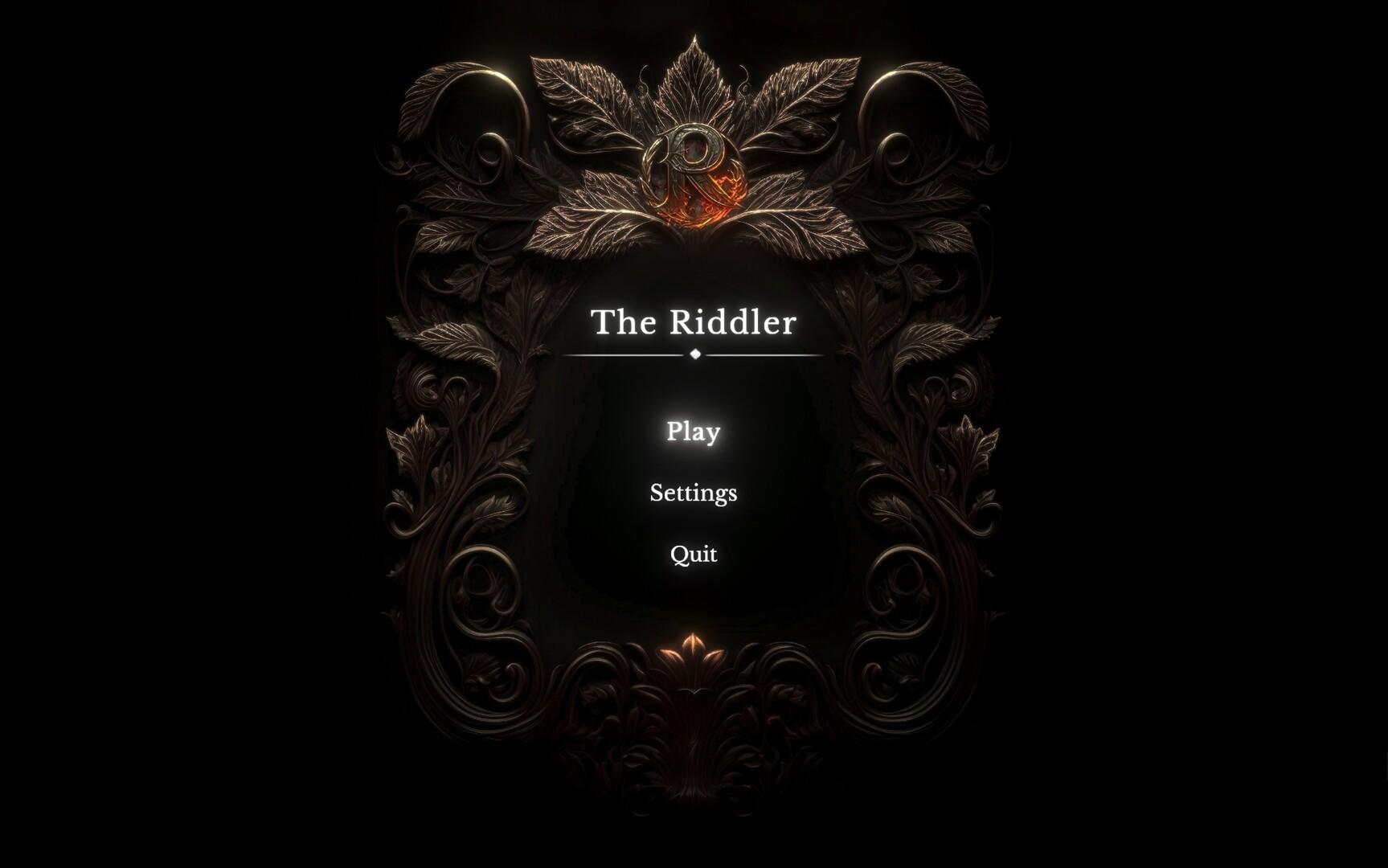
Task: Click the Play button to start the game
Action: [x=694, y=432]
